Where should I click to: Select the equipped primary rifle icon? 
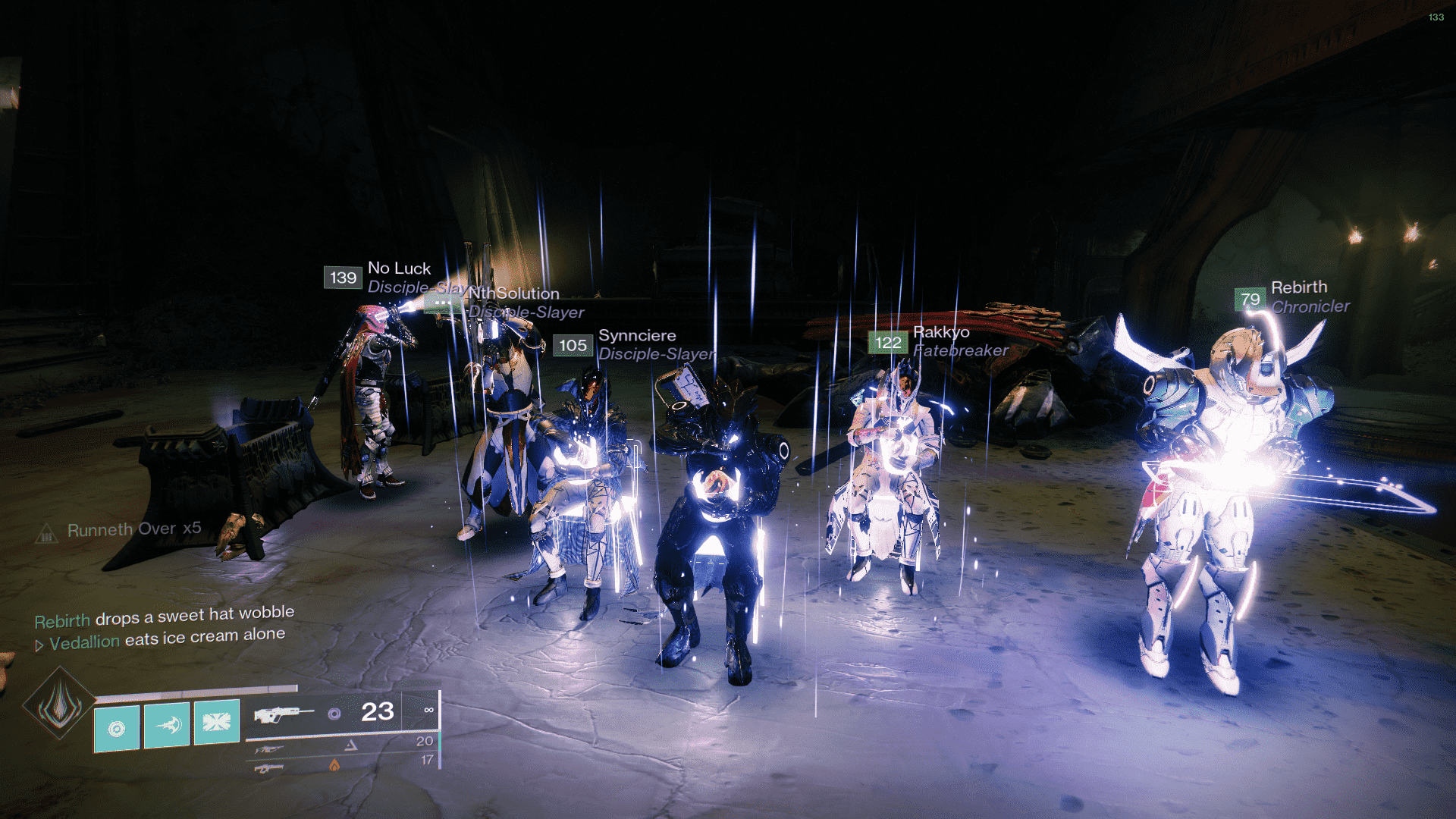283,714
